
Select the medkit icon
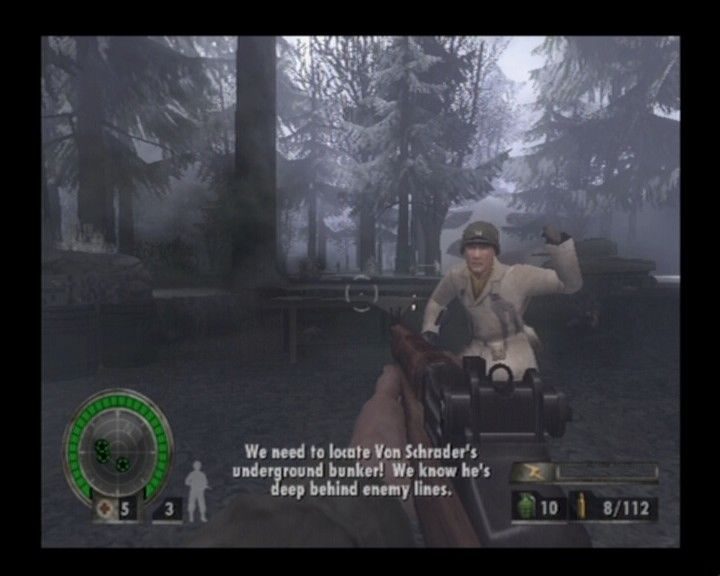104,508
